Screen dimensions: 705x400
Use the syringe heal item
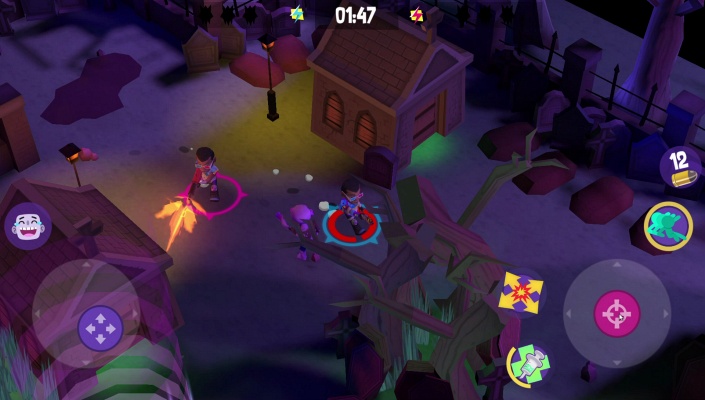[527, 363]
